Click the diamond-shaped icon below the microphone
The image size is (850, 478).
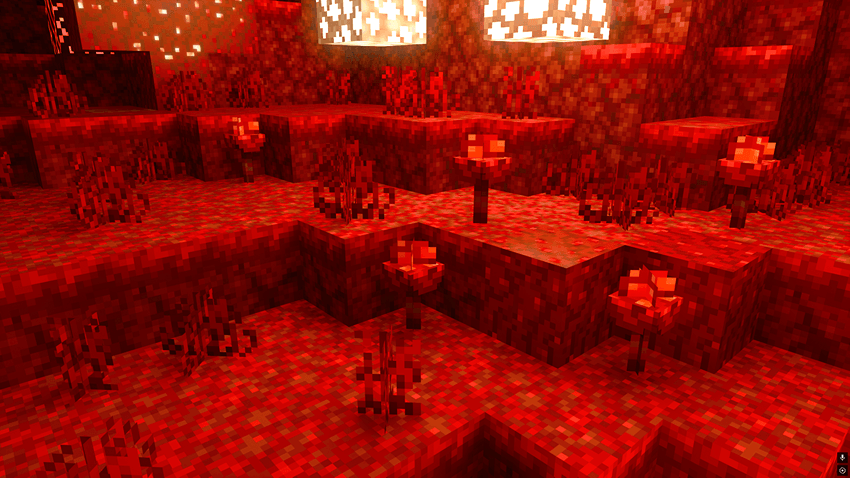842,470
